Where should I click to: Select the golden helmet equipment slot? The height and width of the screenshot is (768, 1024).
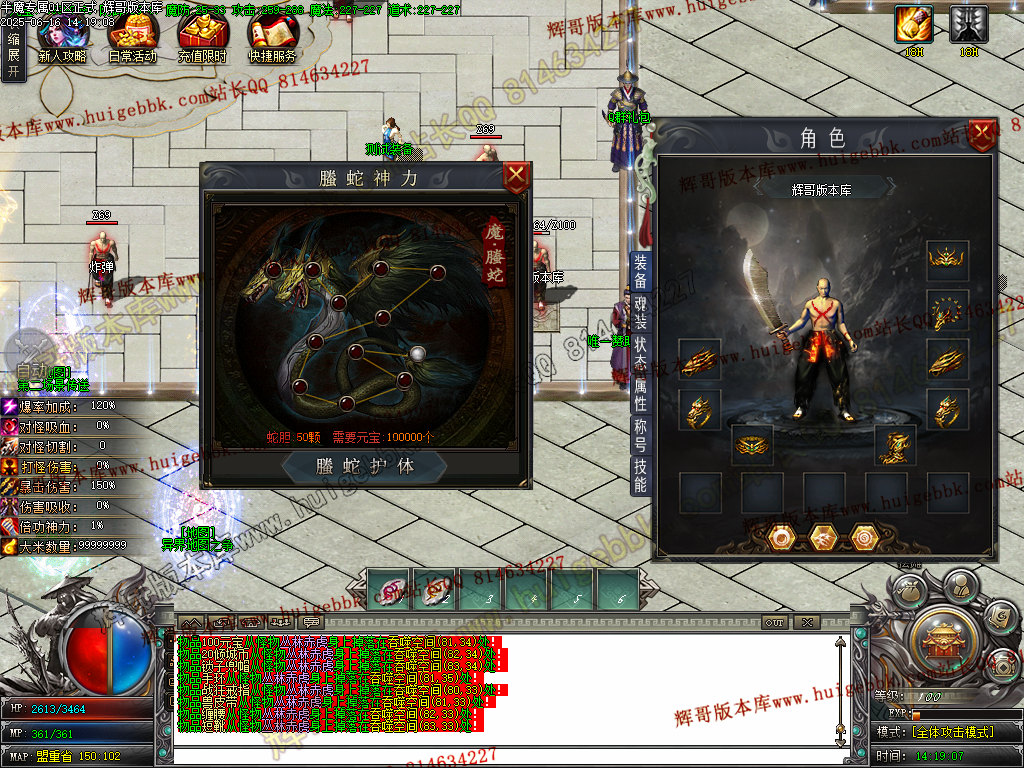click(944, 260)
